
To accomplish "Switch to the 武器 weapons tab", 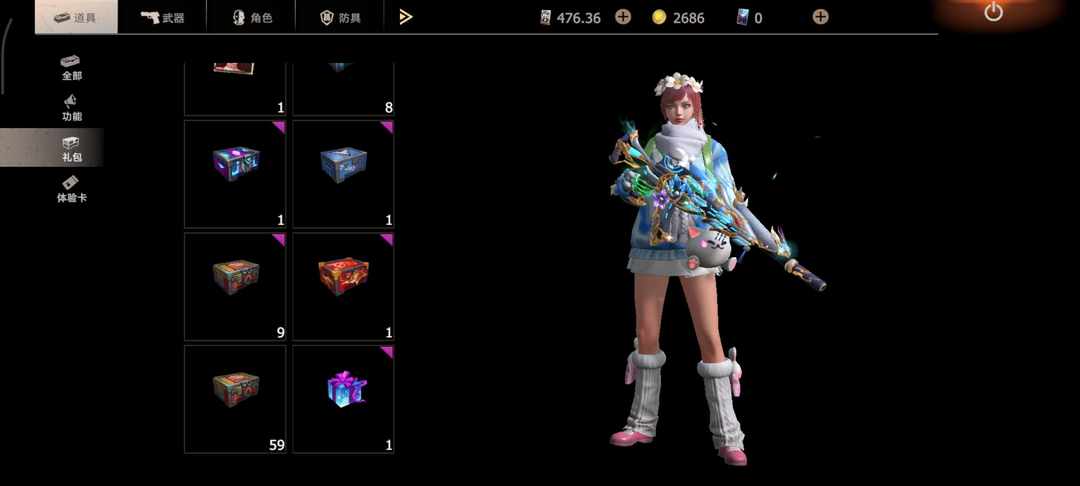I will click(162, 17).
